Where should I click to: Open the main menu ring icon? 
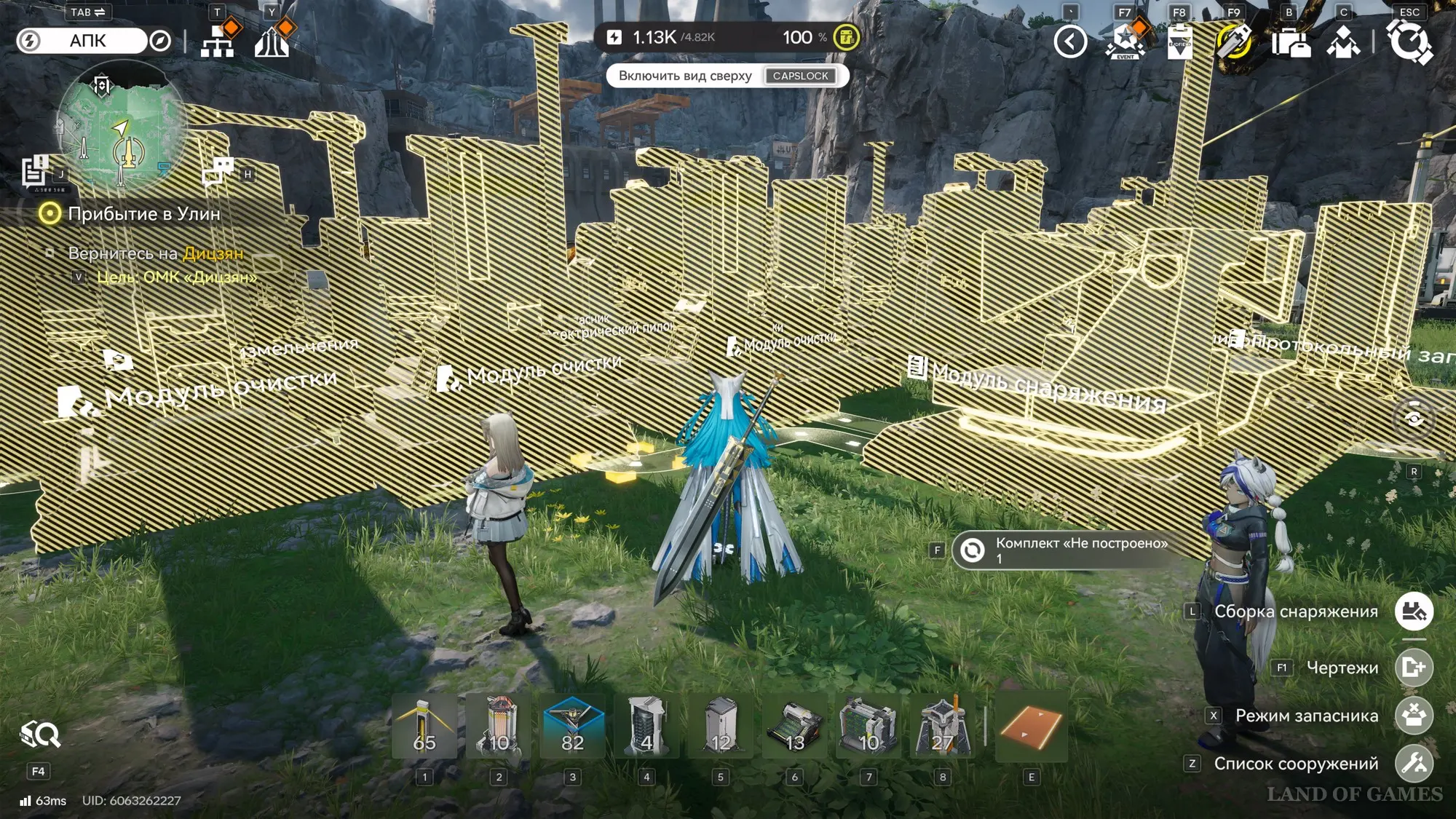(x=1409, y=41)
